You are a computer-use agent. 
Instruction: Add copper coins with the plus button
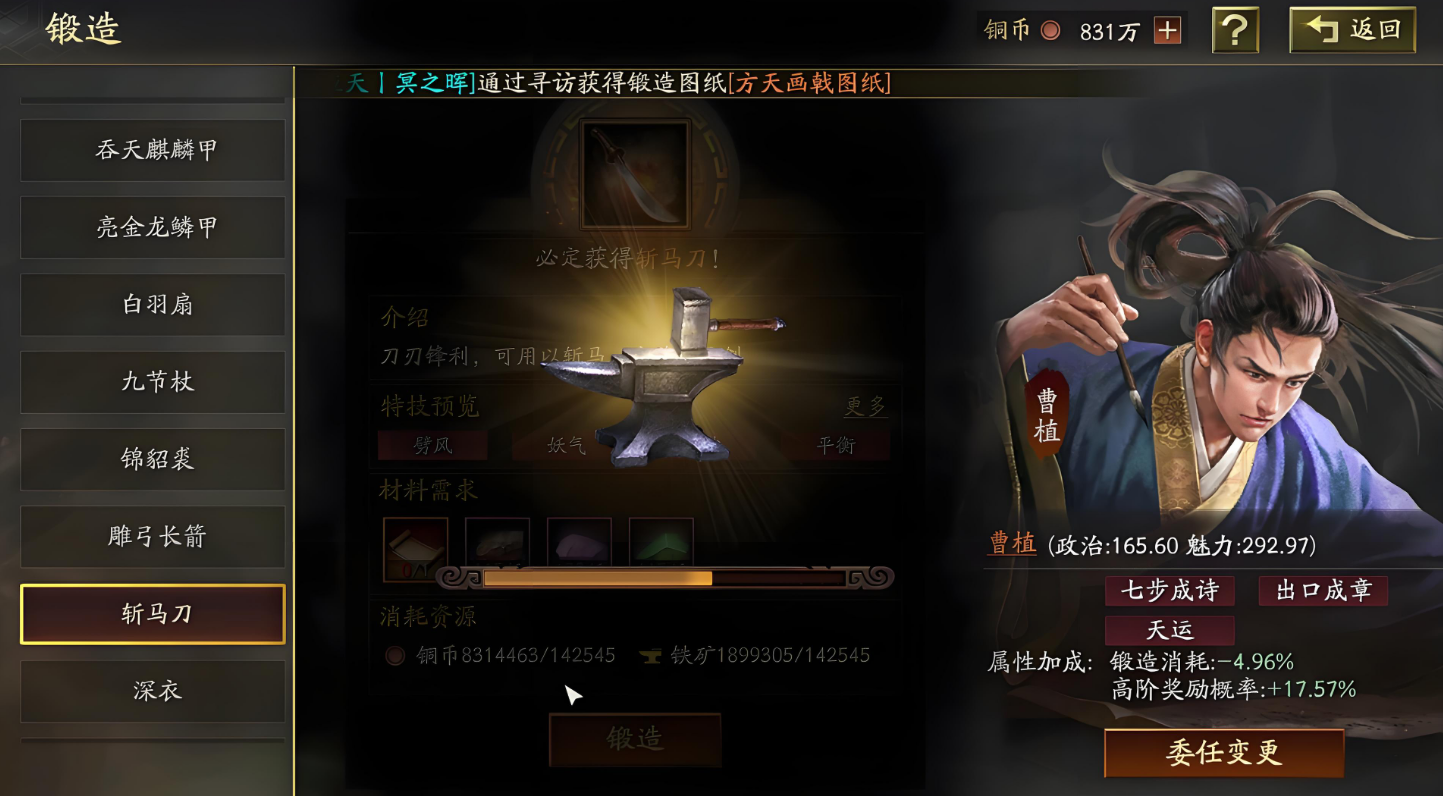[1167, 31]
